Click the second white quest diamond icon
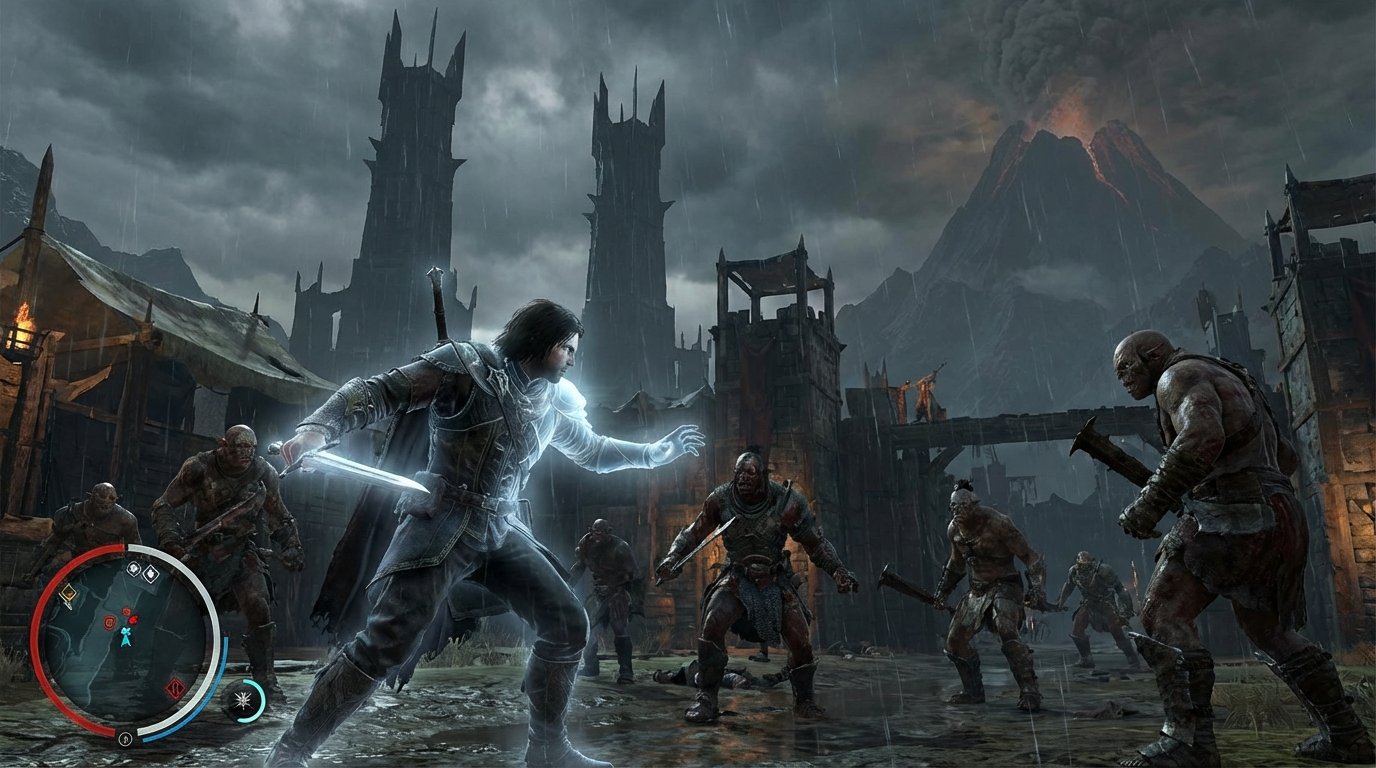The width and height of the screenshot is (1376, 768). pos(149,573)
